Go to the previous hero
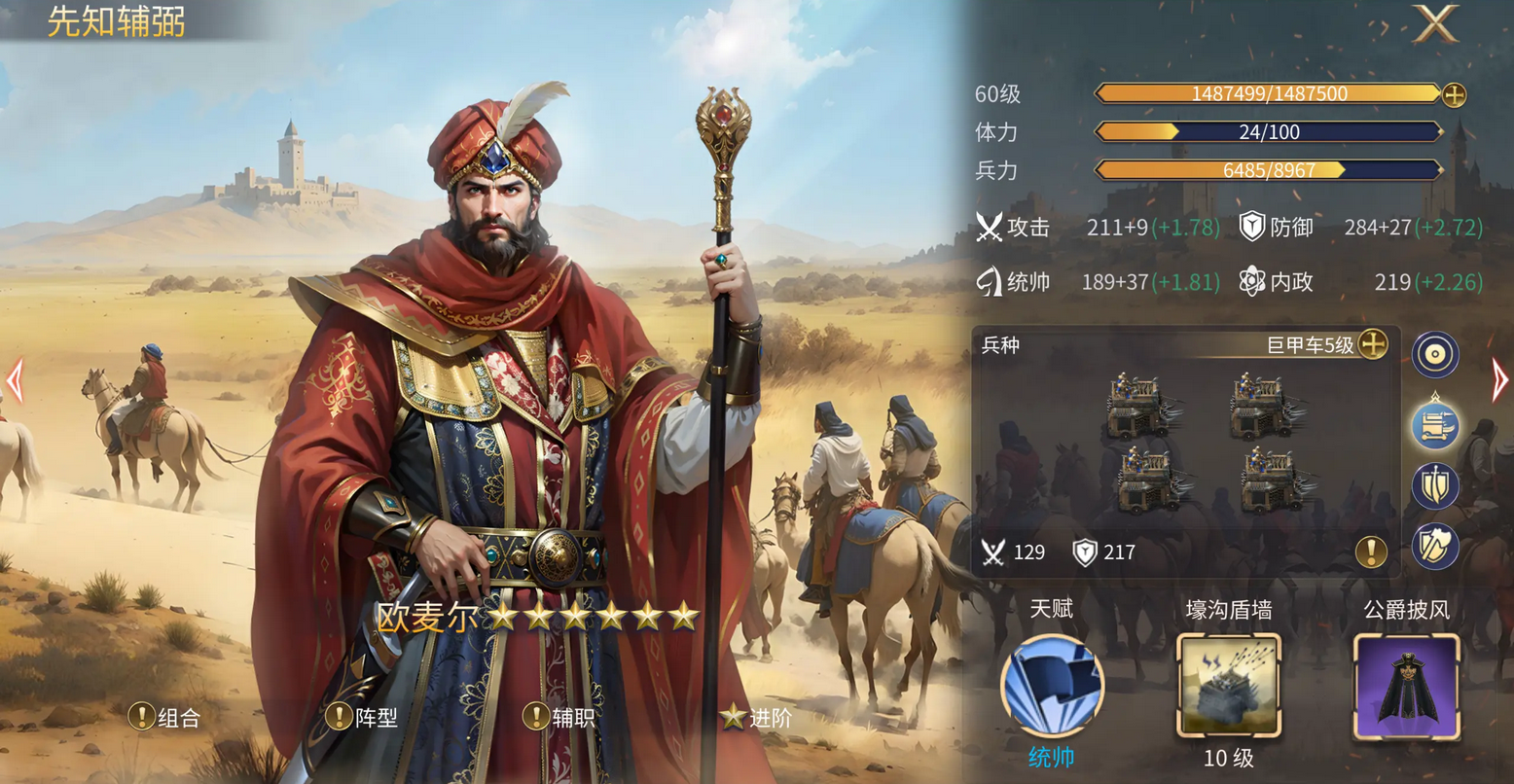Viewport: 1514px width, 784px height. (x=15, y=380)
